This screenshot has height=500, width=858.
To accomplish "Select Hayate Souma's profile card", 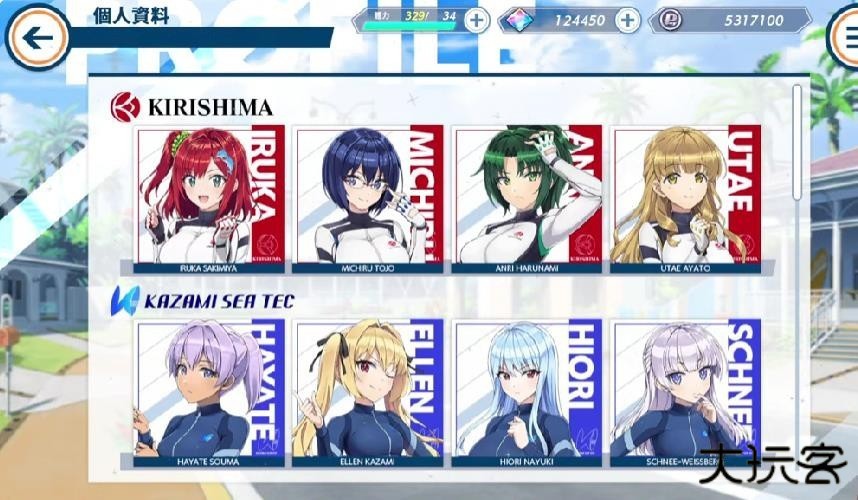I will pos(210,392).
